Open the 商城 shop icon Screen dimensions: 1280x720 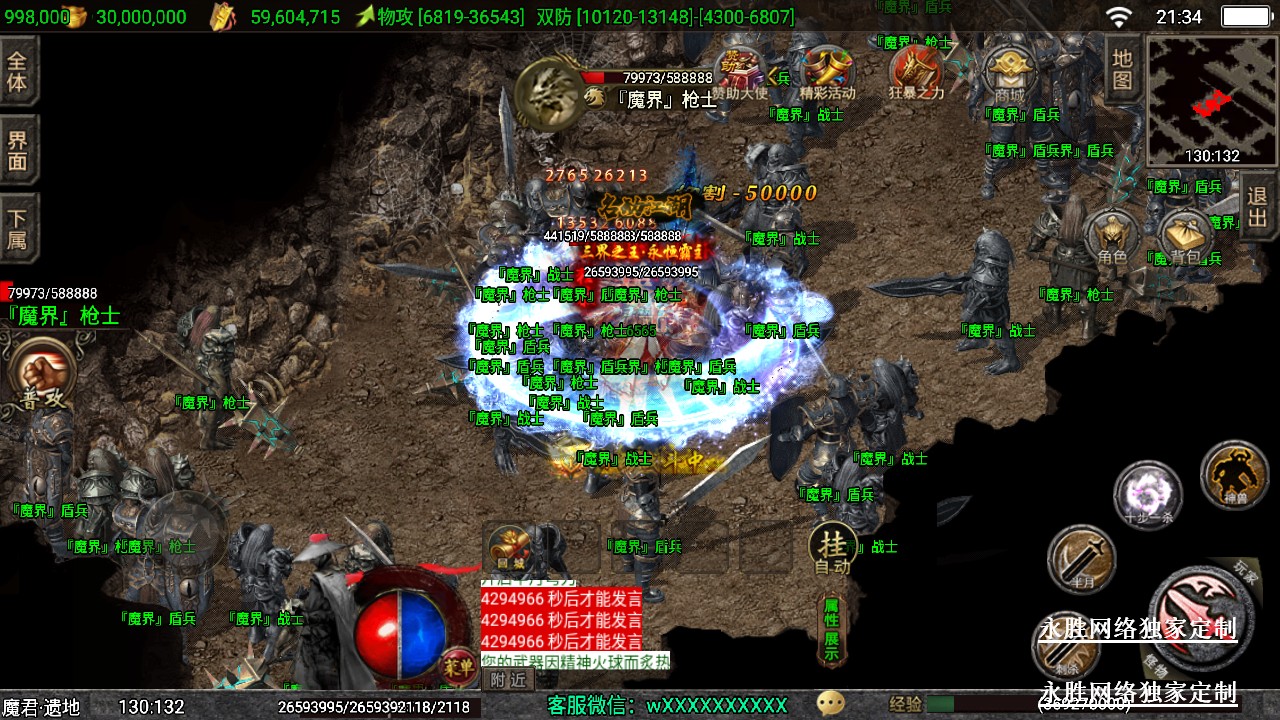1009,73
